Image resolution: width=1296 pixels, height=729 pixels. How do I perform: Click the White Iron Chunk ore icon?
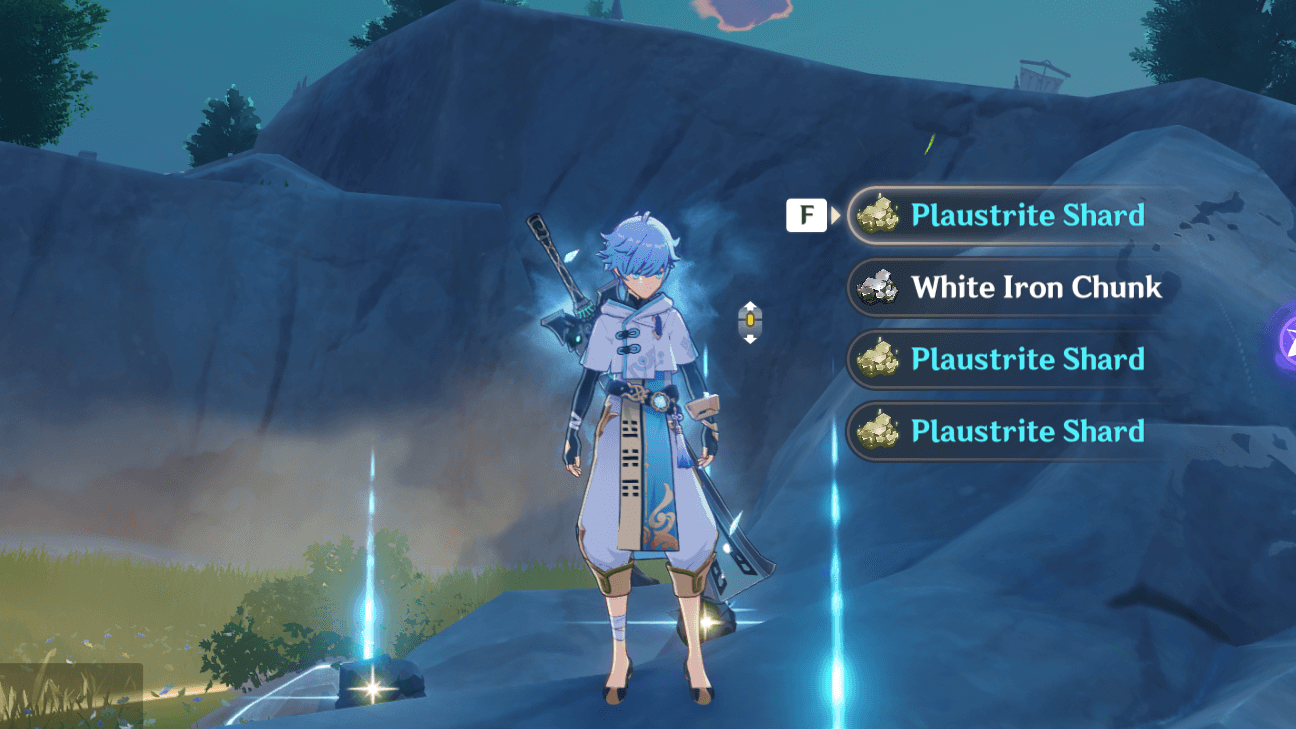[878, 288]
